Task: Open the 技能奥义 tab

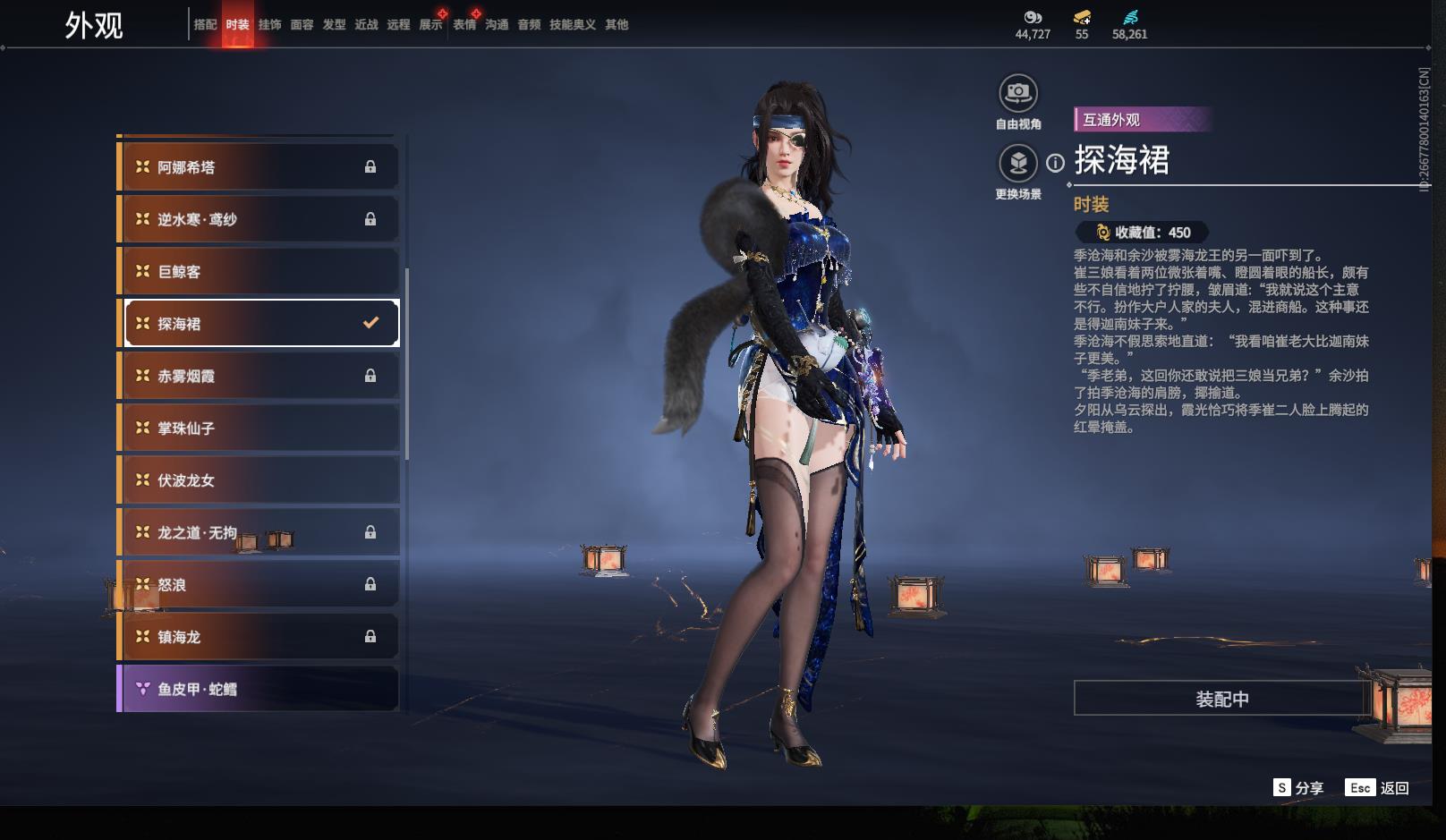Action: tap(572, 25)
